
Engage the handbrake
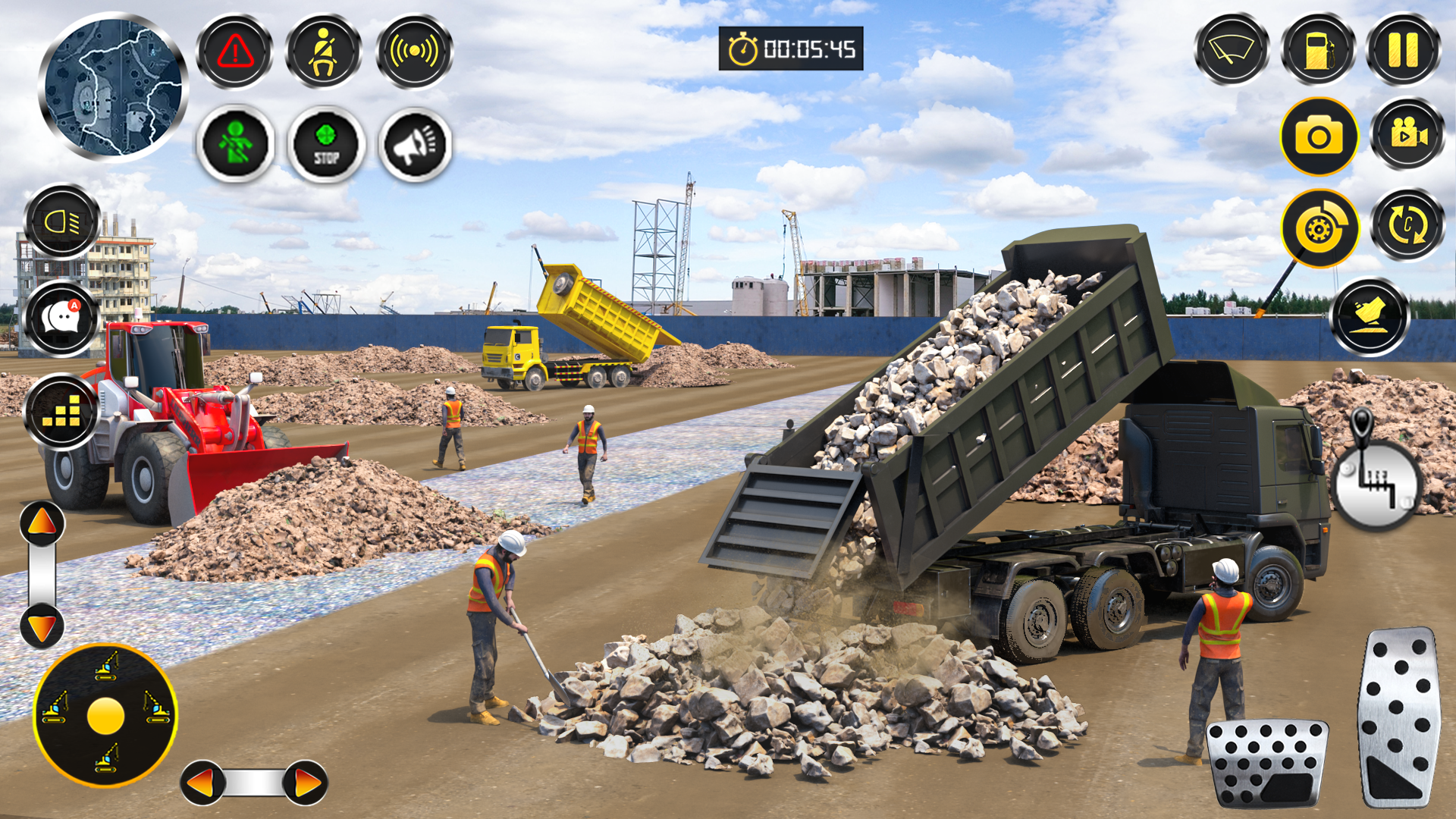tap(1319, 227)
